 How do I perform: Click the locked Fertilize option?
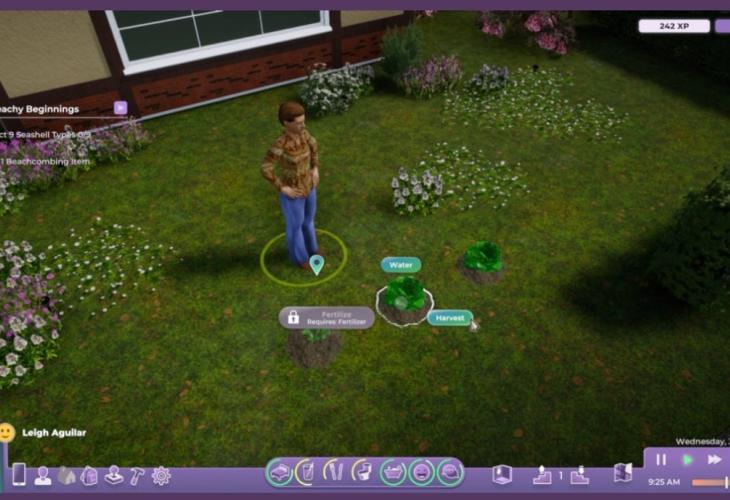click(326, 317)
